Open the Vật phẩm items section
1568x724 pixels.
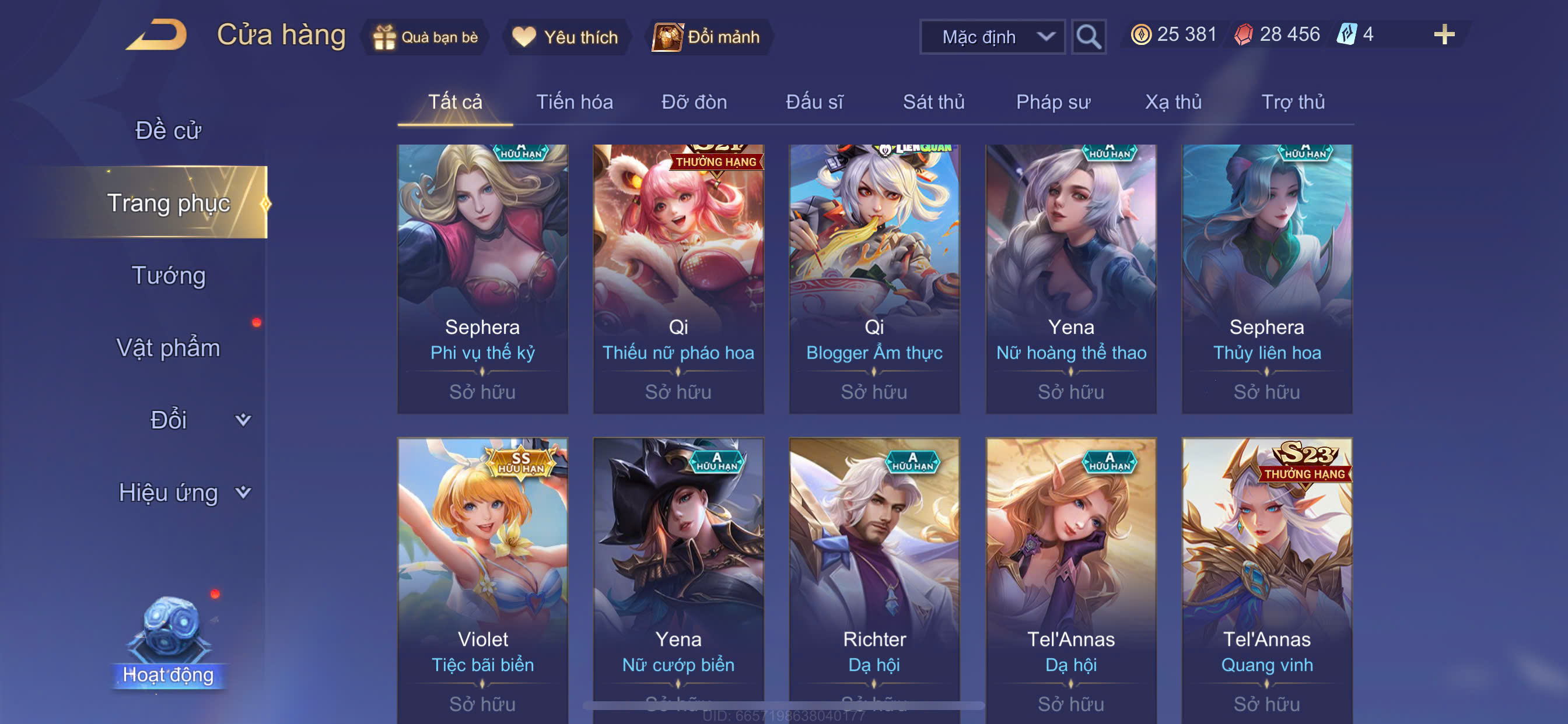tap(168, 347)
